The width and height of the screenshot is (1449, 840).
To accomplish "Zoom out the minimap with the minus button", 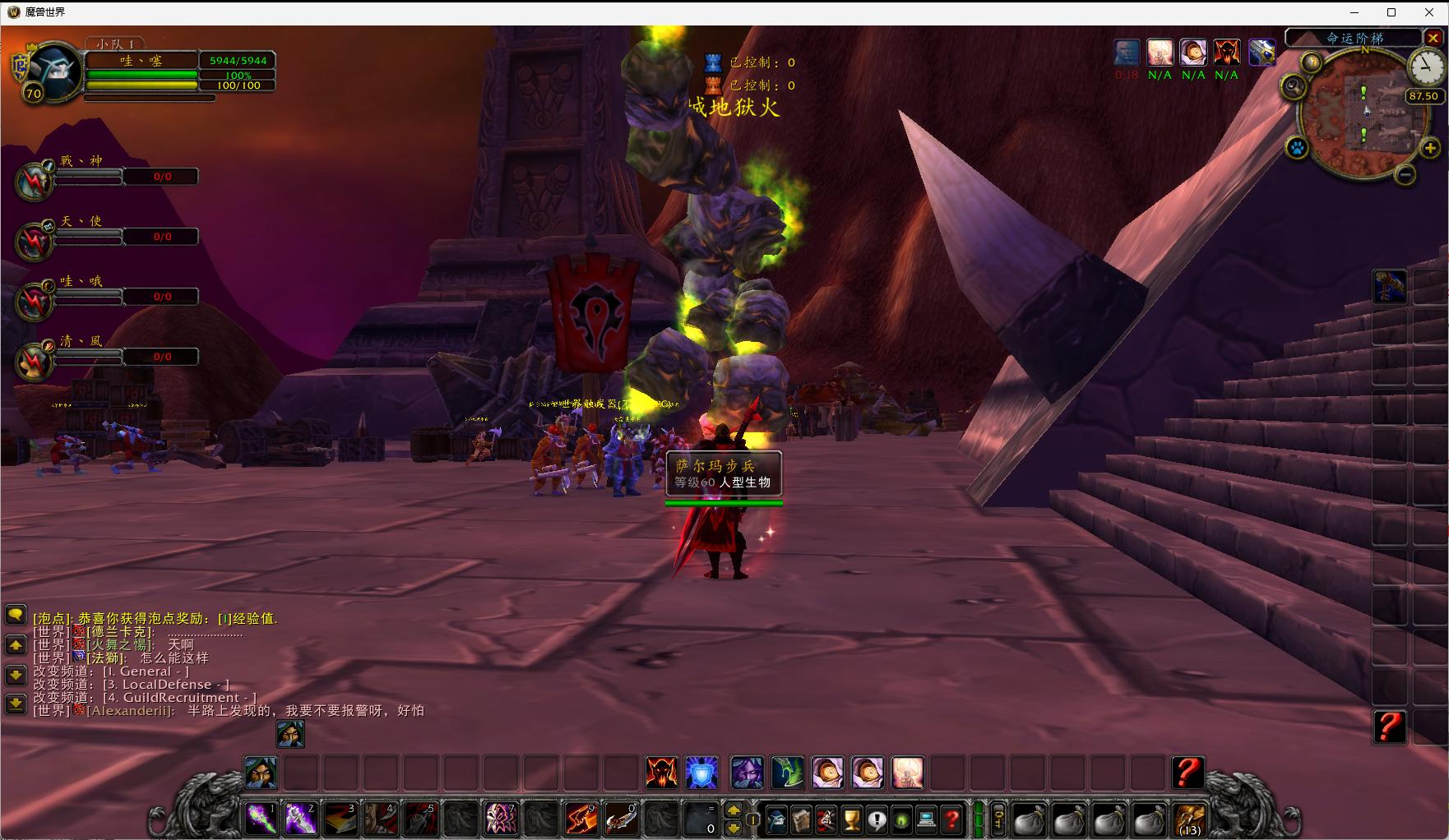I will 1405,174.
